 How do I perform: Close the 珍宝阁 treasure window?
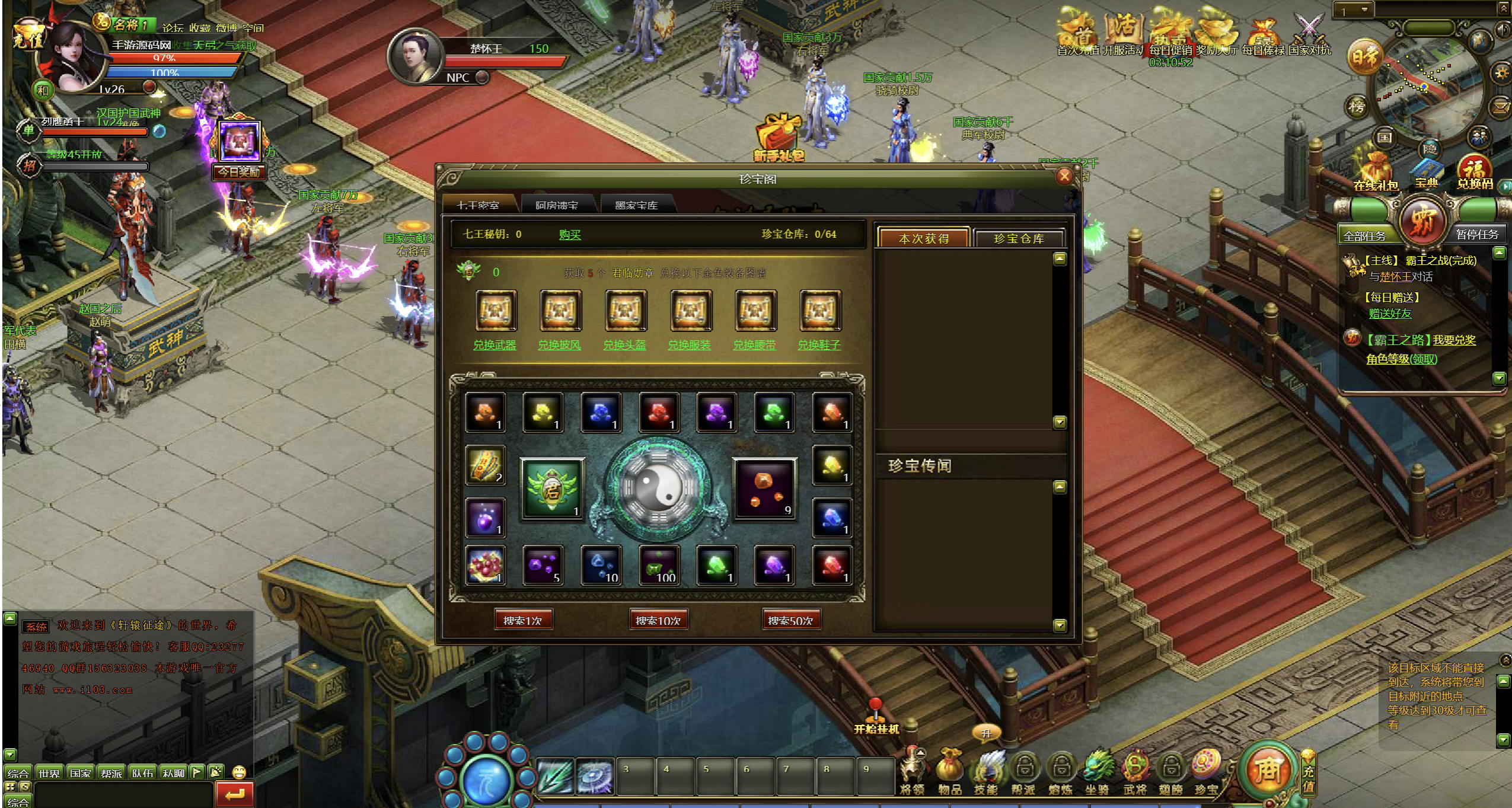[x=1064, y=176]
